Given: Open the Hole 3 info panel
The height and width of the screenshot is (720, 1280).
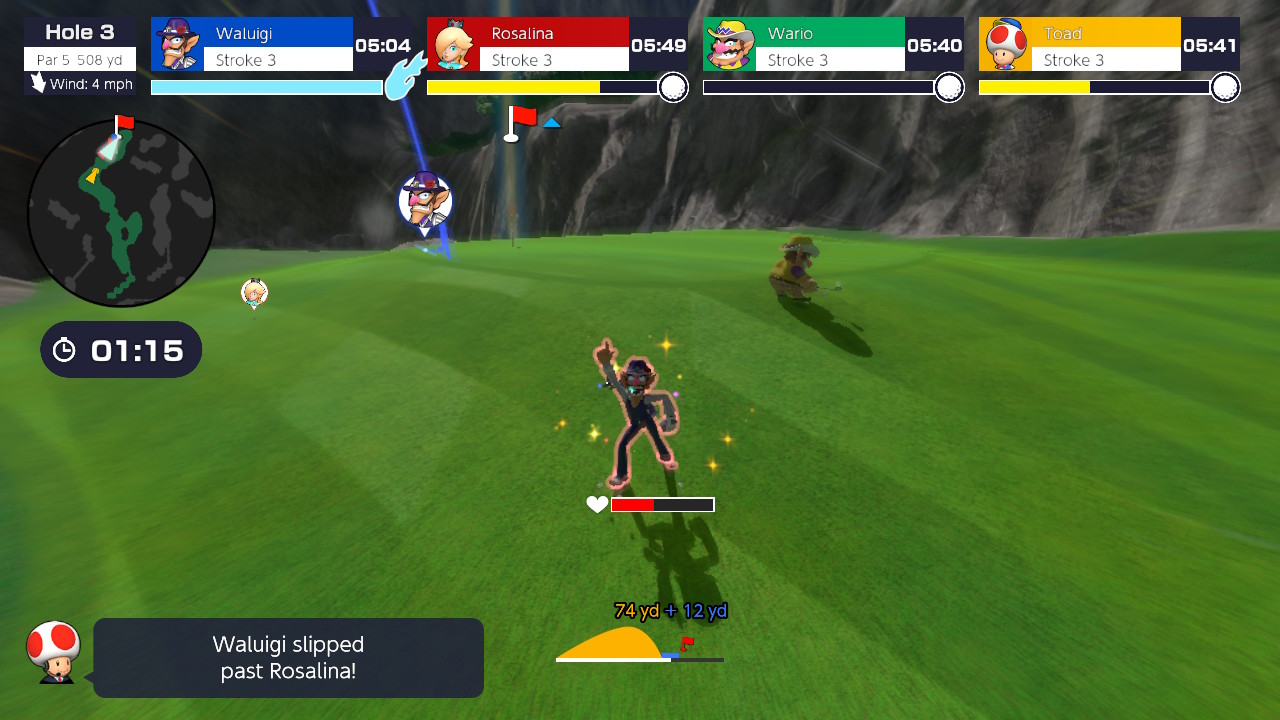Looking at the screenshot, I should tap(80, 30).
